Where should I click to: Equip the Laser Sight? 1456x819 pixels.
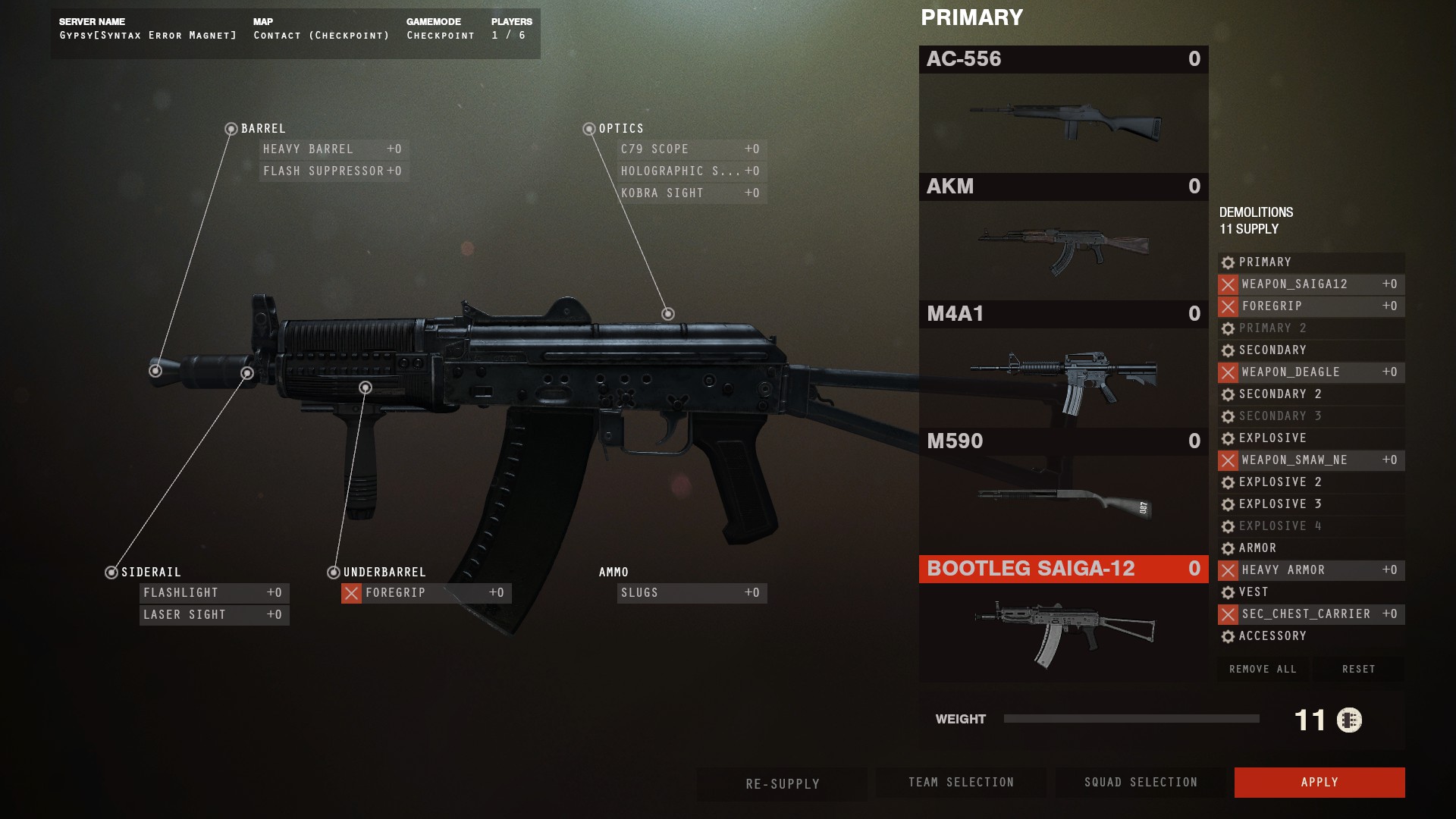tap(213, 615)
